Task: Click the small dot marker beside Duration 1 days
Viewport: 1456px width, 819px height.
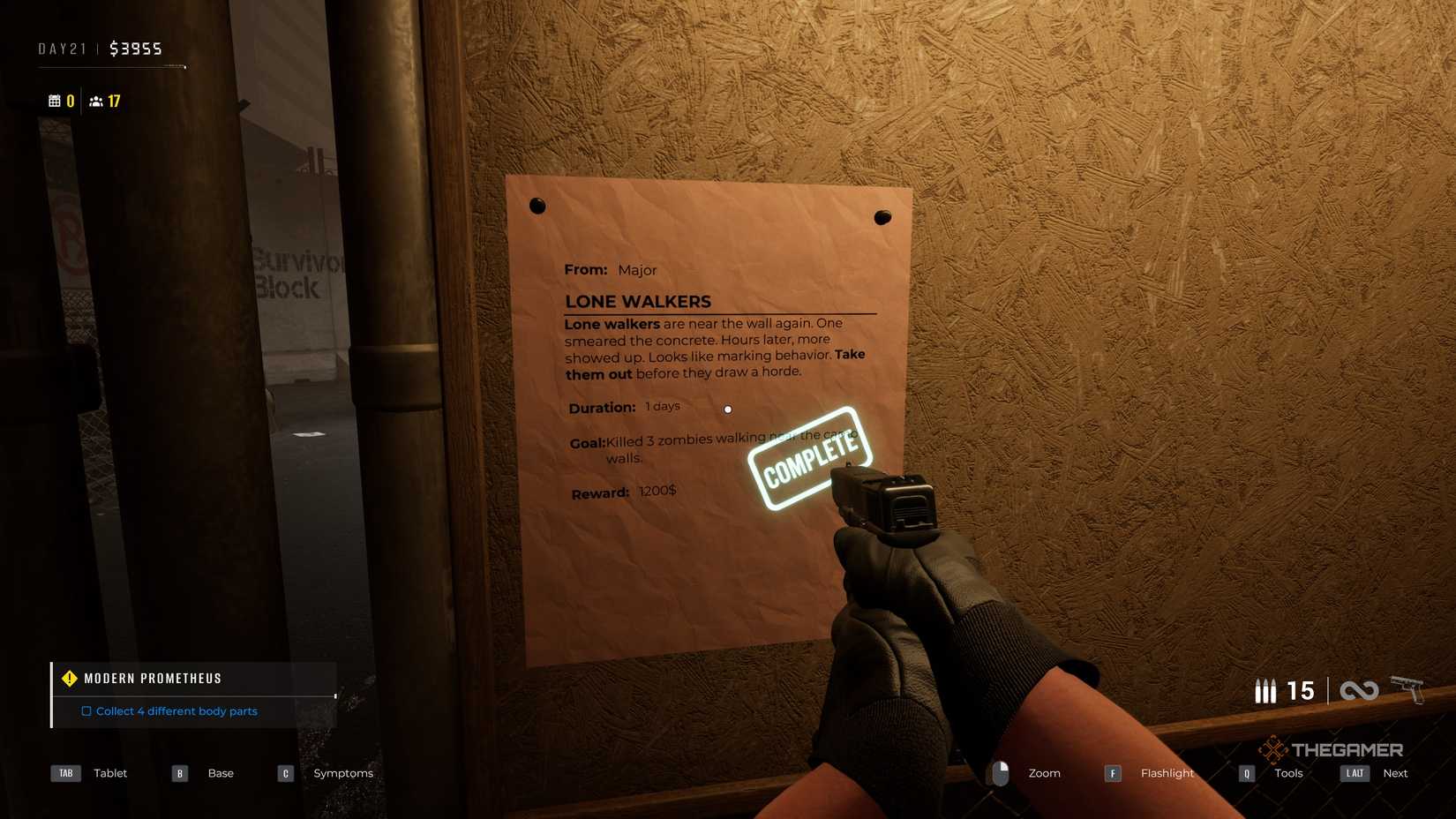Action: (x=728, y=409)
